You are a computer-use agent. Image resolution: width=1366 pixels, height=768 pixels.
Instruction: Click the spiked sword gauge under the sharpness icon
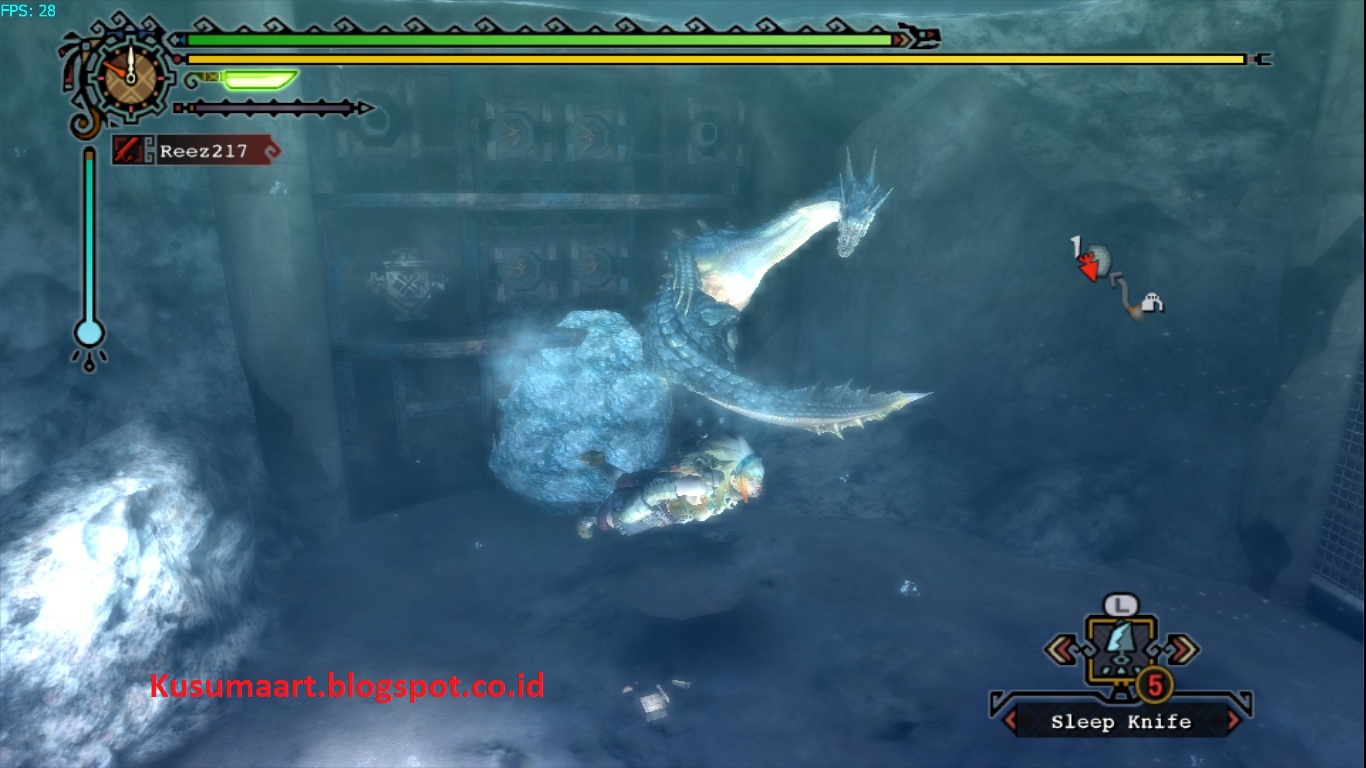270,105
